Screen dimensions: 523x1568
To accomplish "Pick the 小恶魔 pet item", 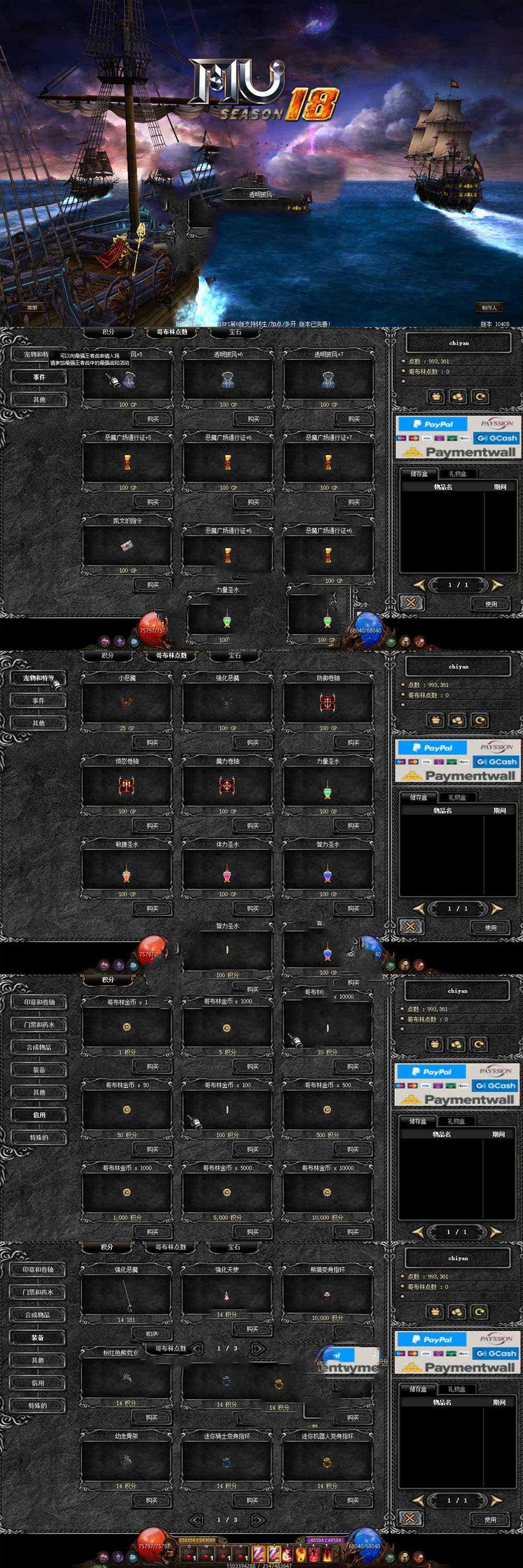I will tap(127, 703).
